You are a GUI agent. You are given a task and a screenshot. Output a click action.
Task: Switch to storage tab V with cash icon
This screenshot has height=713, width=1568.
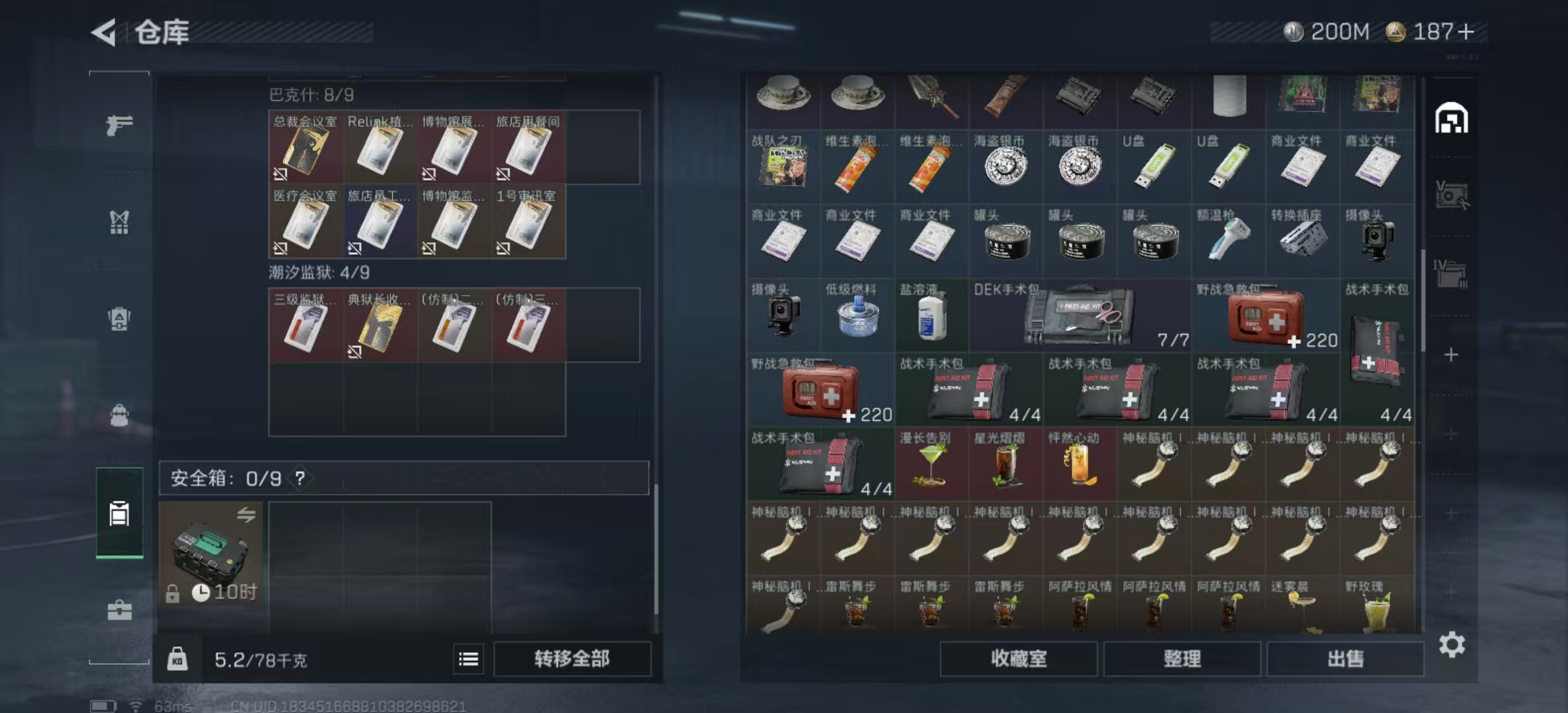click(x=1452, y=195)
